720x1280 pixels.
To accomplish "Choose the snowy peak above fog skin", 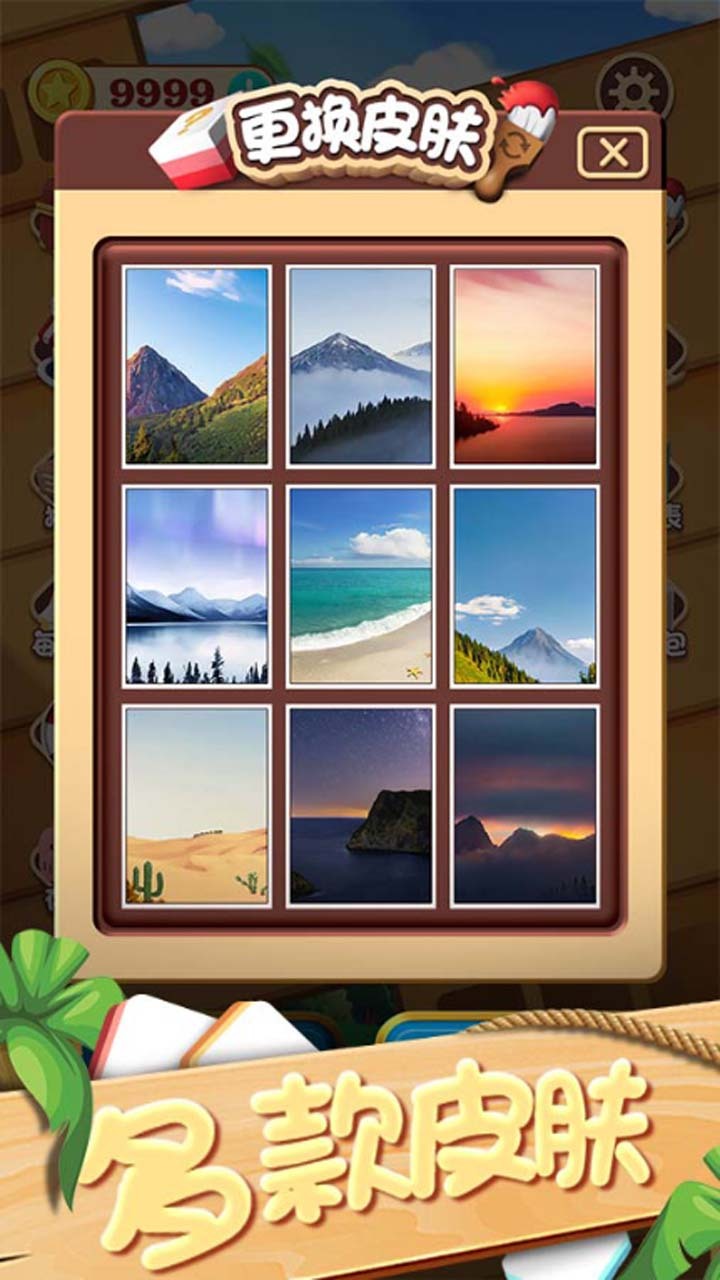I will (x=360, y=366).
